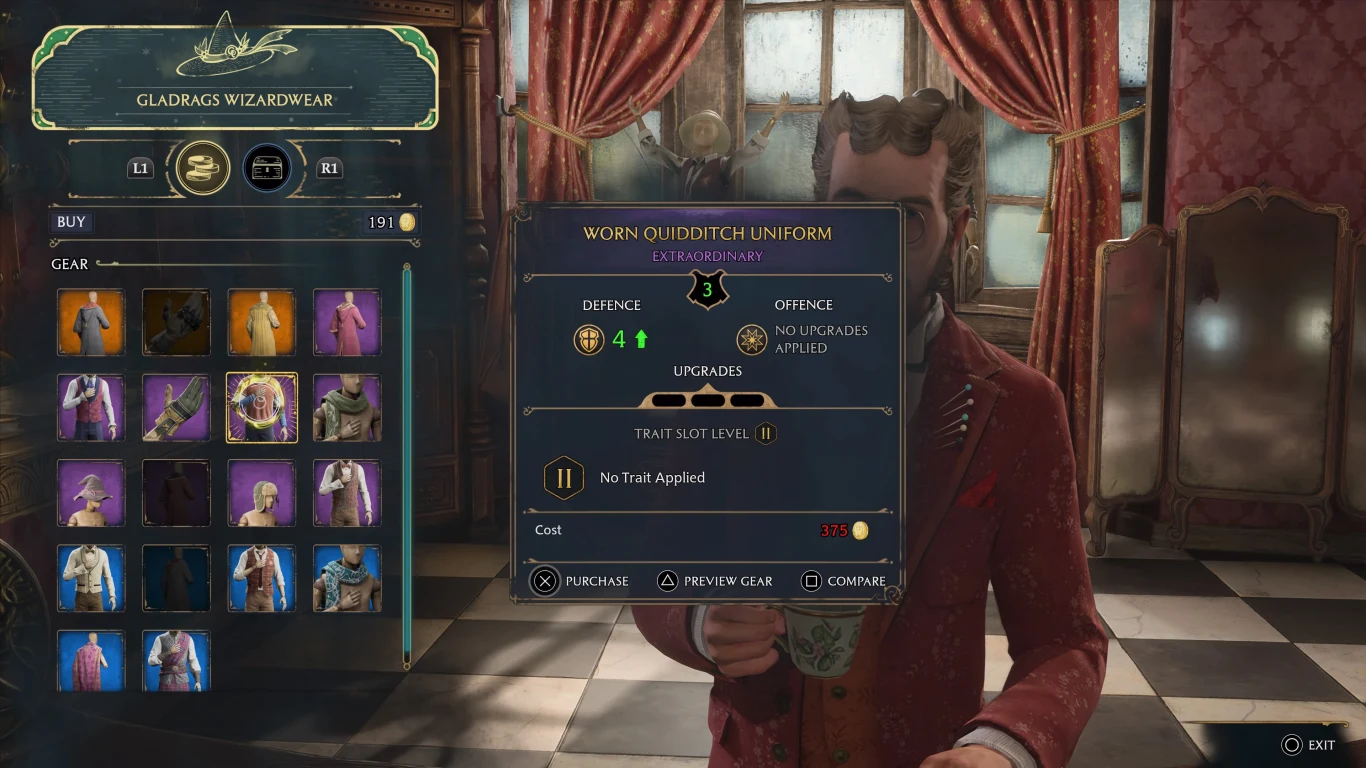Select the purple witch hat
This screenshot has height=768, width=1366.
pos(91,492)
